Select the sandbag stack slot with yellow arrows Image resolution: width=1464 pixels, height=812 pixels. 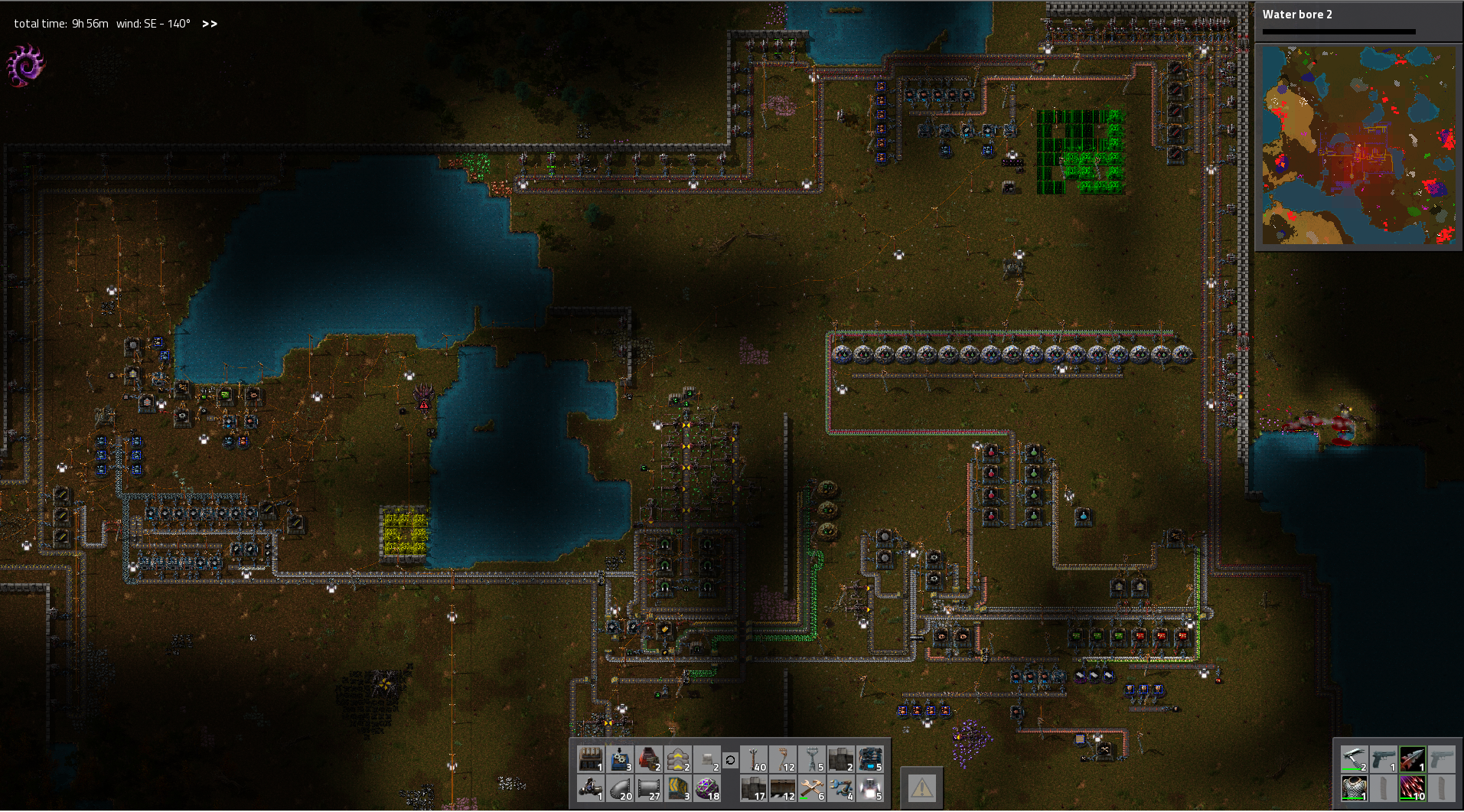pyautogui.click(x=678, y=760)
